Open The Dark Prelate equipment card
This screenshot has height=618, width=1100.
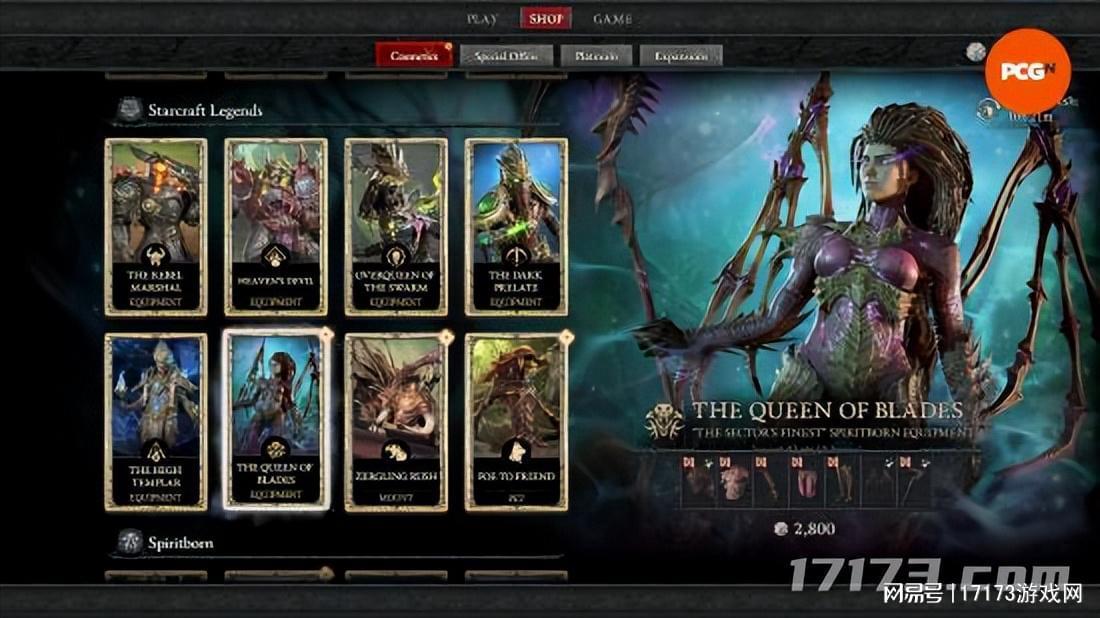pos(516,227)
